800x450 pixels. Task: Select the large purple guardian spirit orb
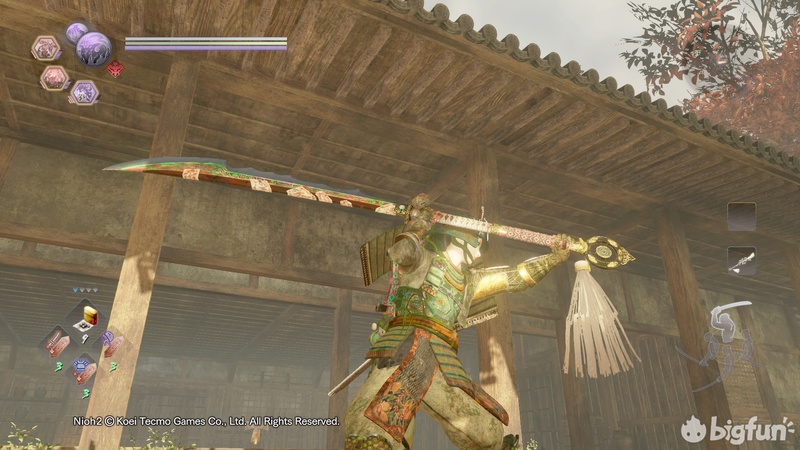coord(93,47)
